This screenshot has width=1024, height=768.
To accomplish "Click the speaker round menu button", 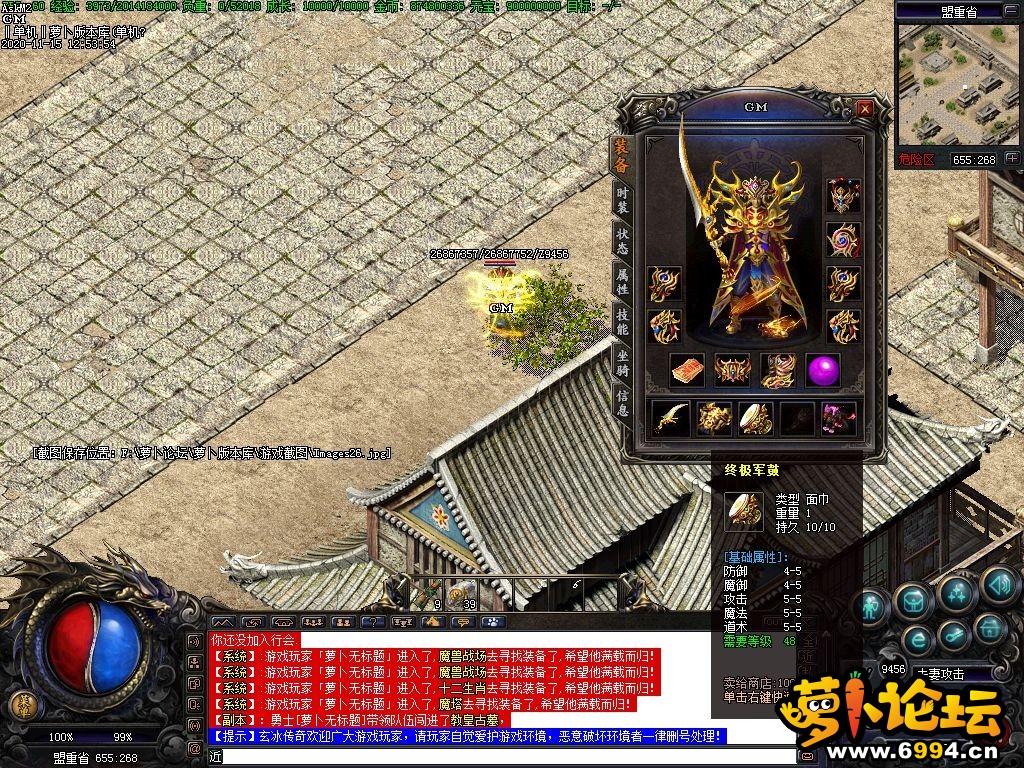I will coord(1000,584).
